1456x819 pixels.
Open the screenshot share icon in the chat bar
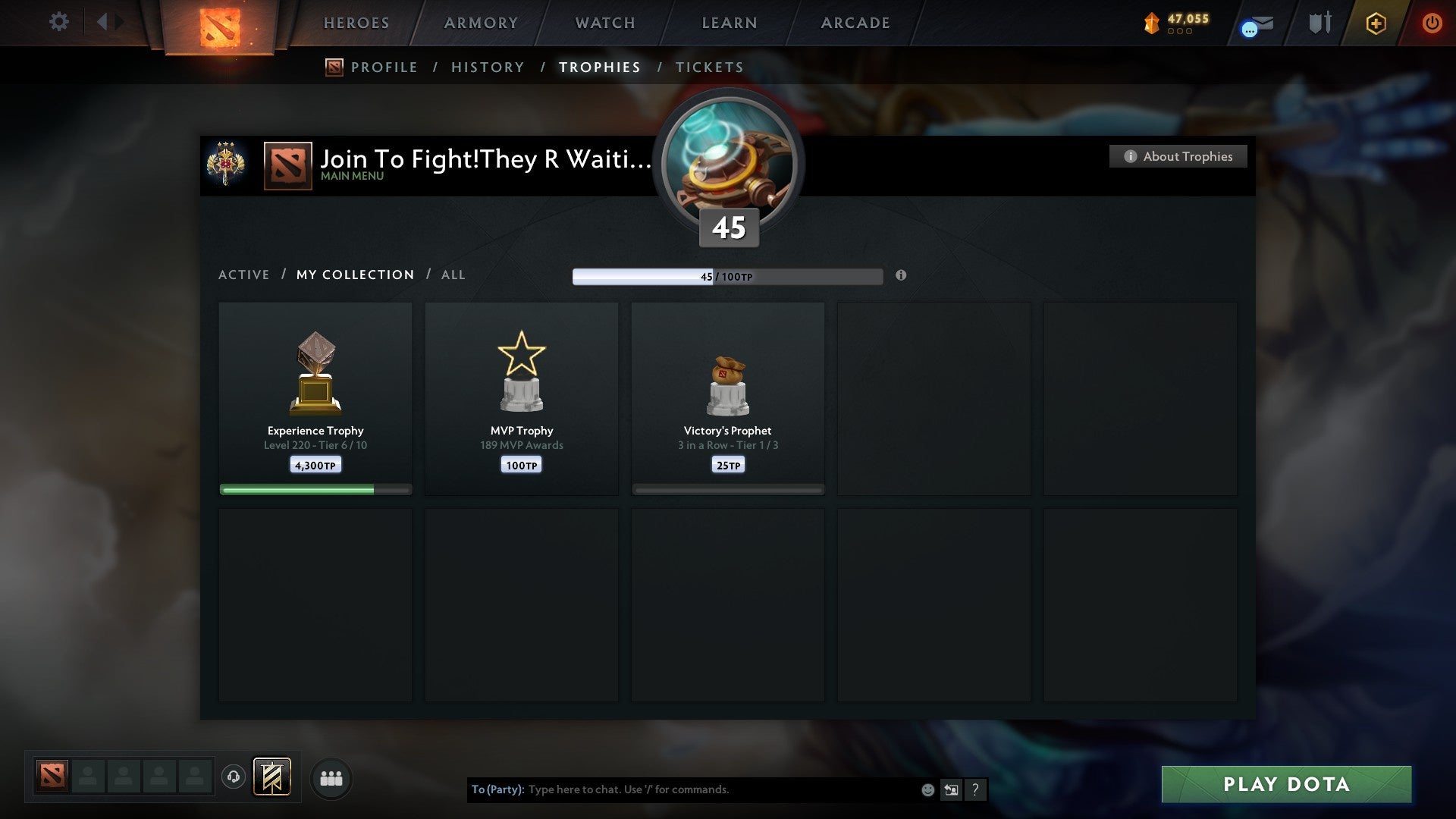950,789
